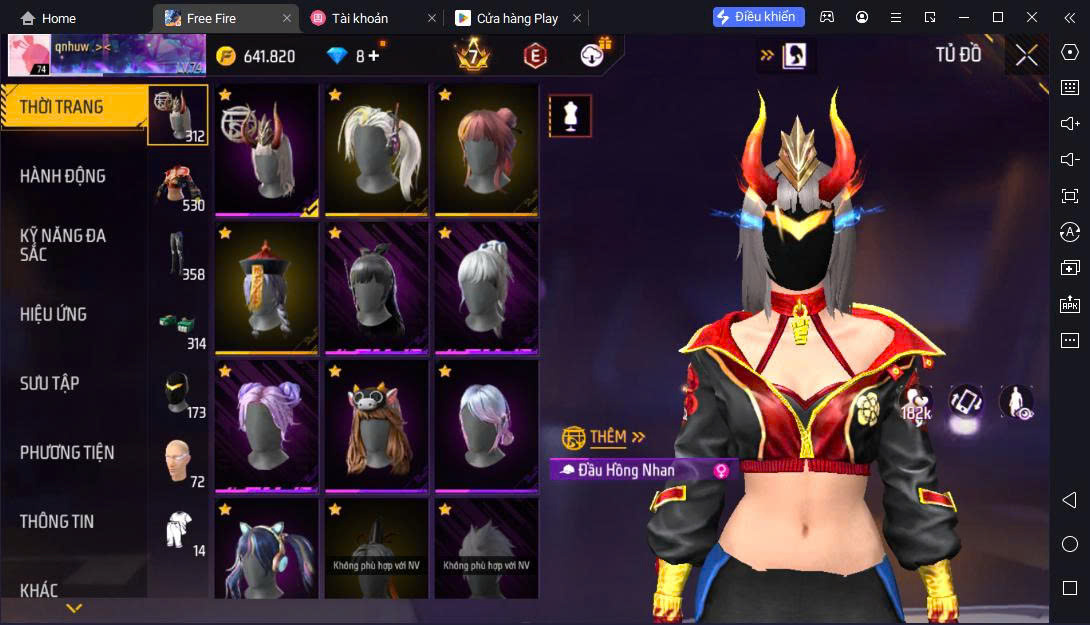Screen dimensions: 1090x625
Task: Go to the SƯU TẬP tab
Action: (50, 383)
